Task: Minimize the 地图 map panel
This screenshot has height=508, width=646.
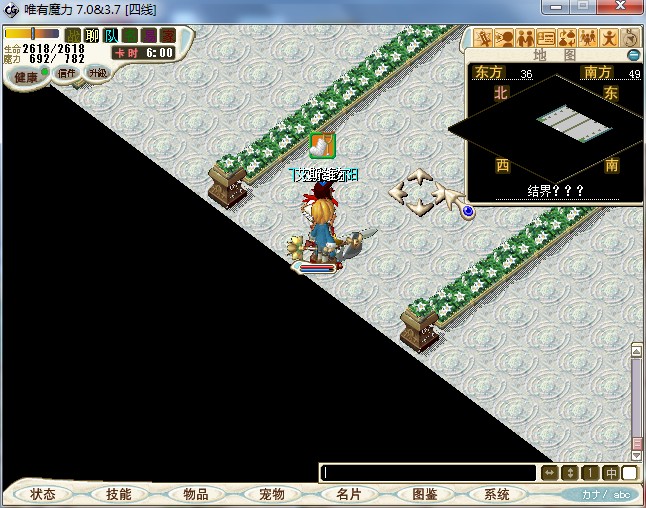Action: click(x=633, y=55)
